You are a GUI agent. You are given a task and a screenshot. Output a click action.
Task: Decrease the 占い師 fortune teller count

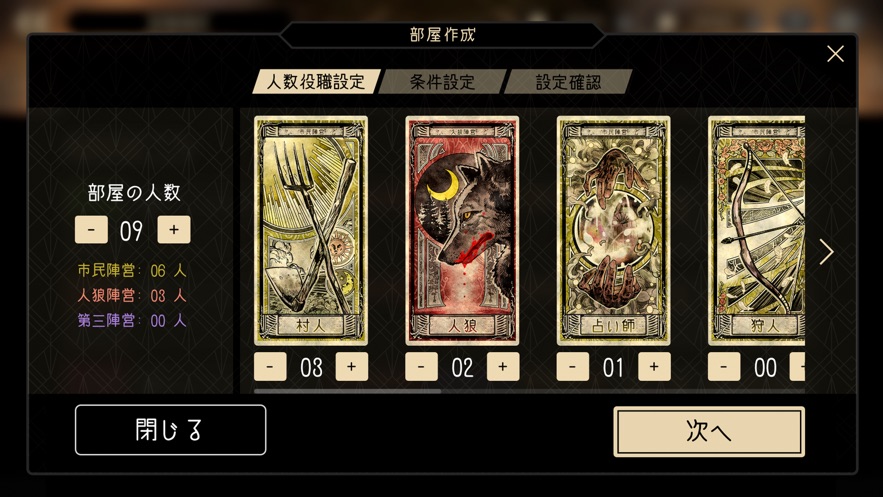click(x=573, y=367)
